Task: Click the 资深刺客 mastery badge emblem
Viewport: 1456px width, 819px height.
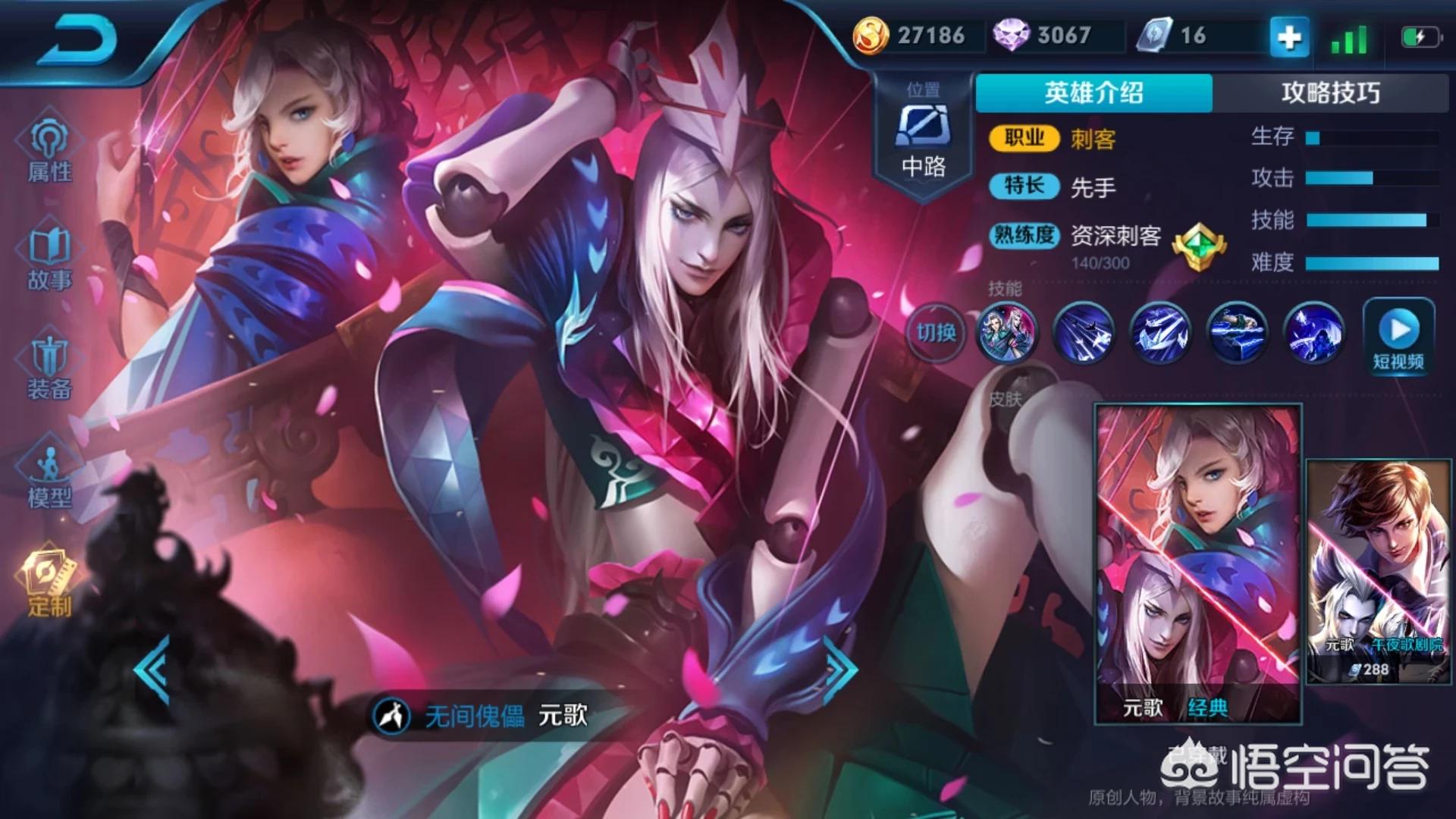Action: point(1198,246)
